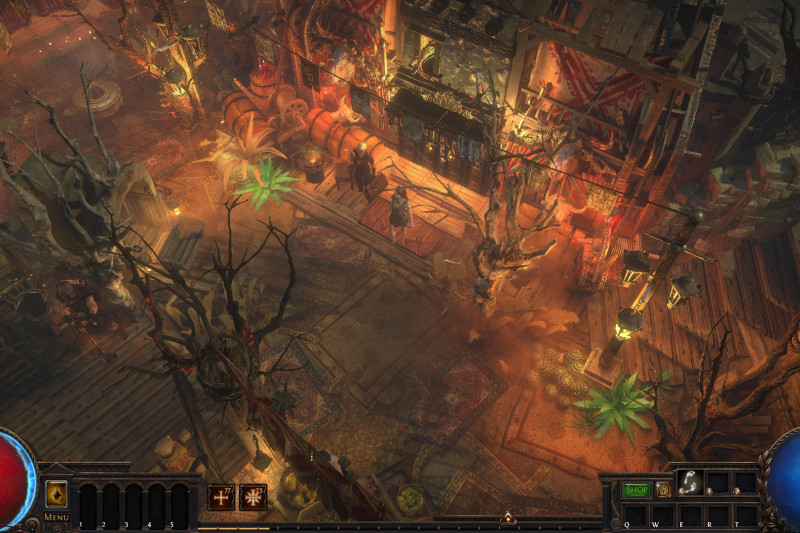
Task: Open the Menu button
Action: (x=57, y=495)
